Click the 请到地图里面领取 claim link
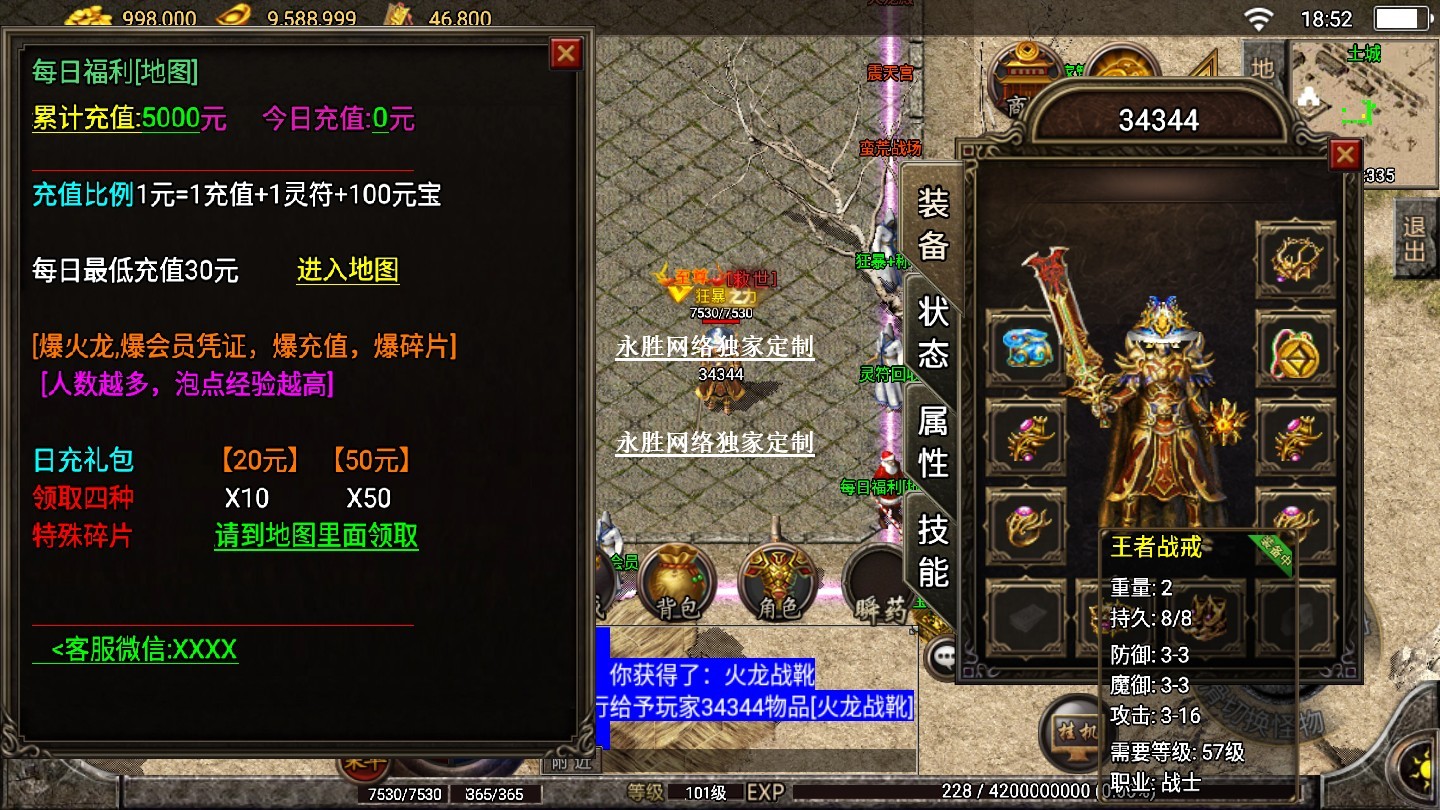1440x810 pixels. click(316, 536)
